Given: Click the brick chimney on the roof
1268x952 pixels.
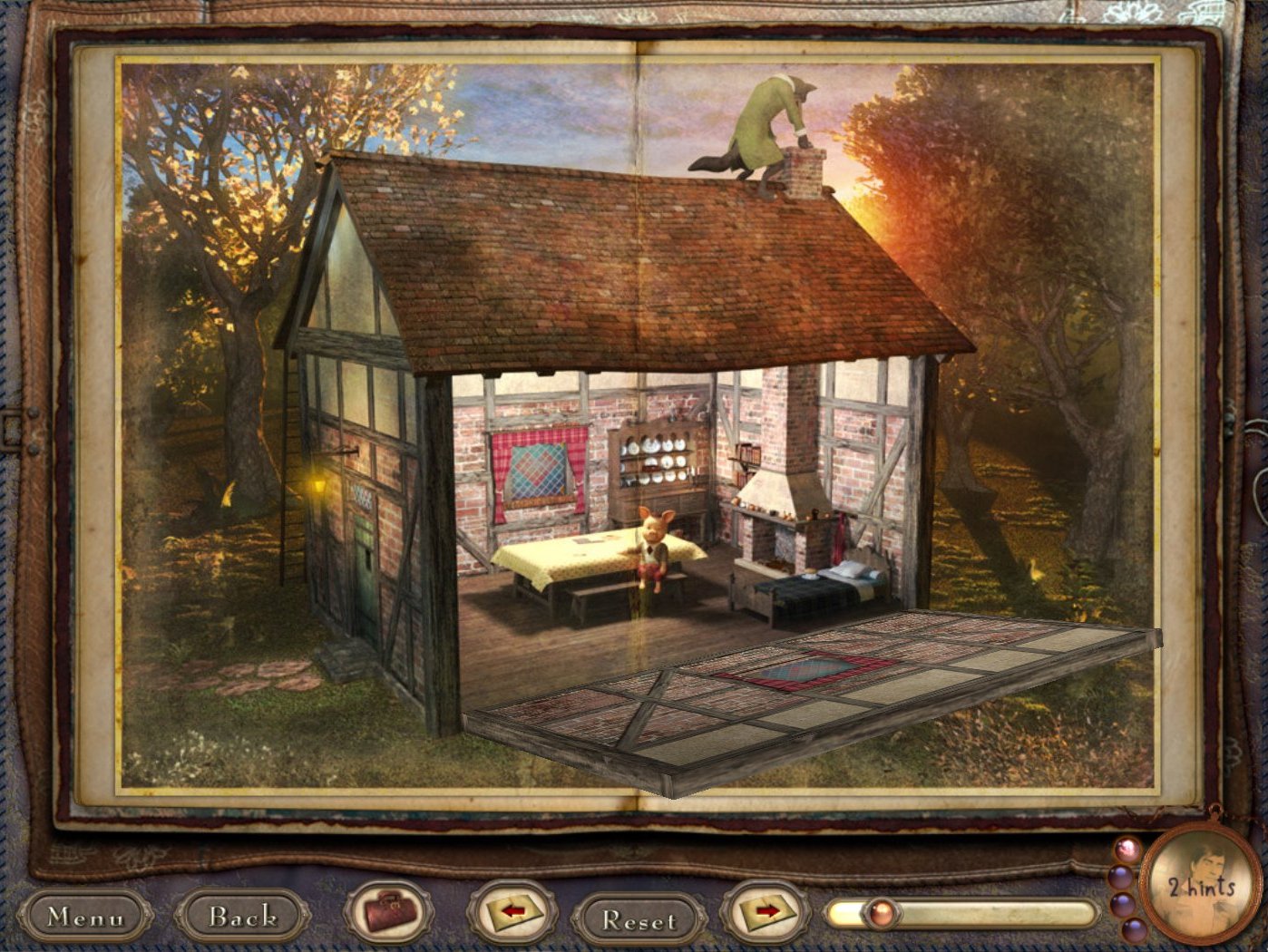Looking at the screenshot, I should pyautogui.click(x=804, y=172).
